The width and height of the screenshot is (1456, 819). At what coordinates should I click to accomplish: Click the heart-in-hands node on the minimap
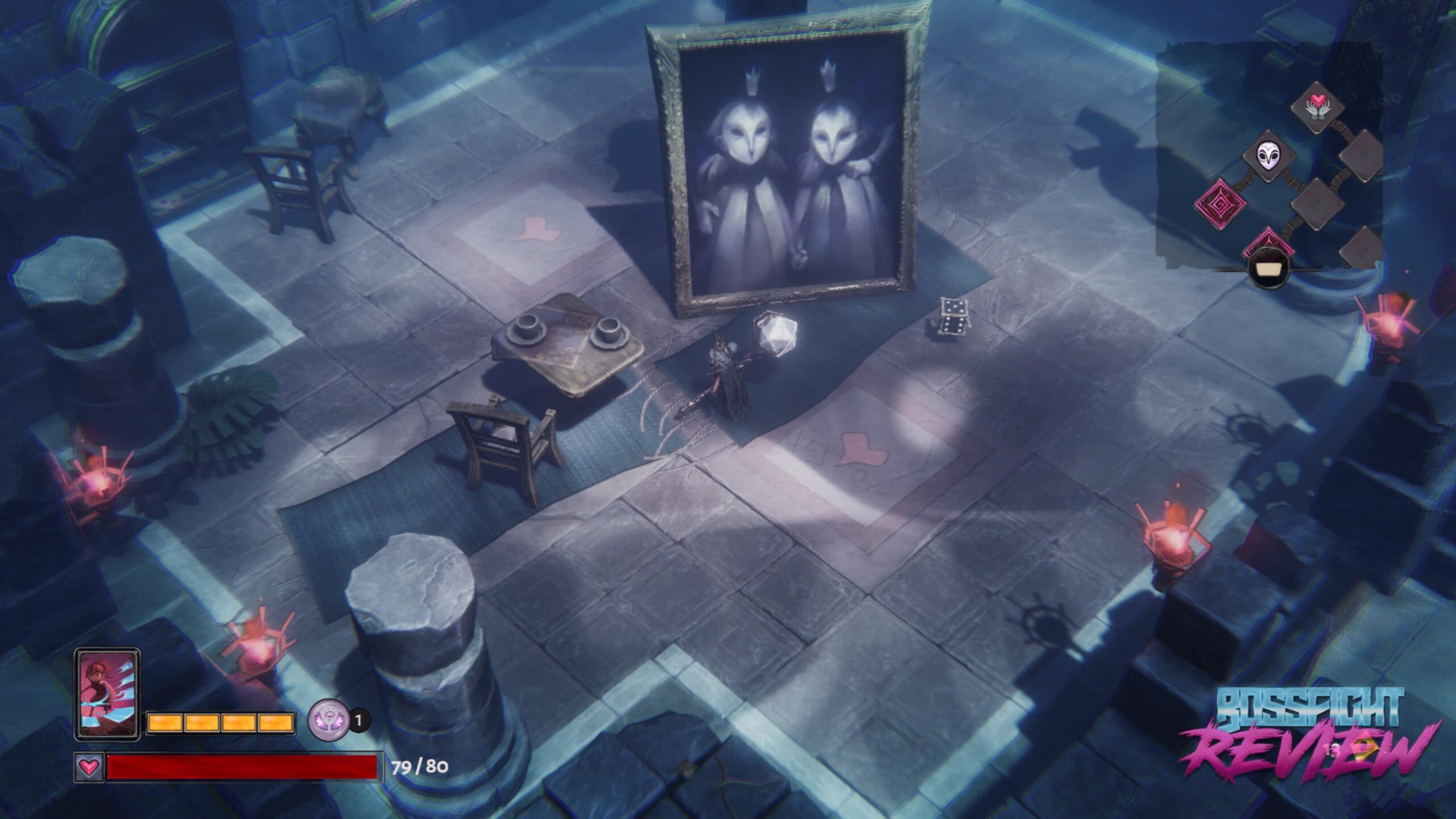click(1318, 107)
